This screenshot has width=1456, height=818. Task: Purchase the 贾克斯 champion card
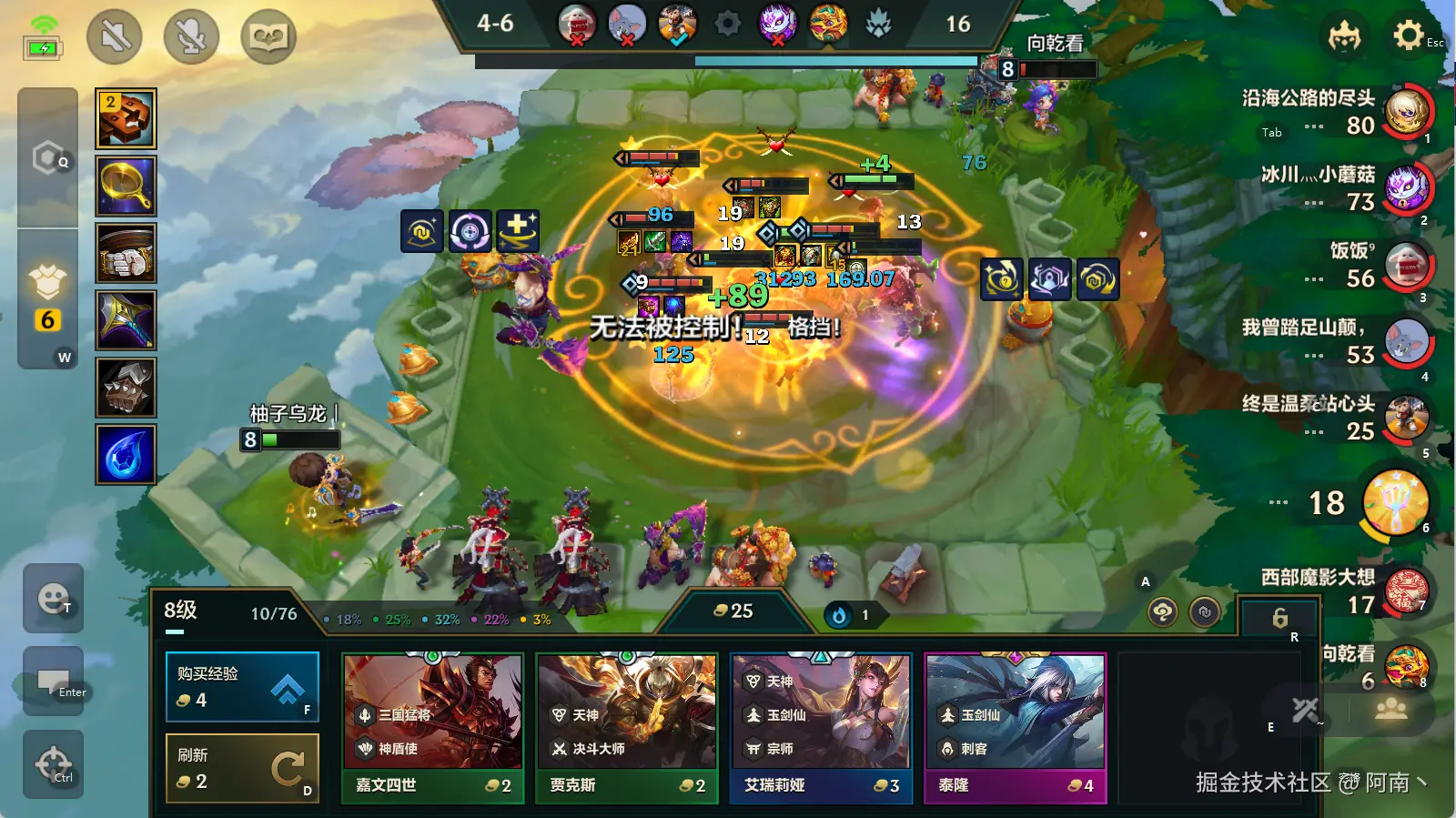click(x=627, y=727)
